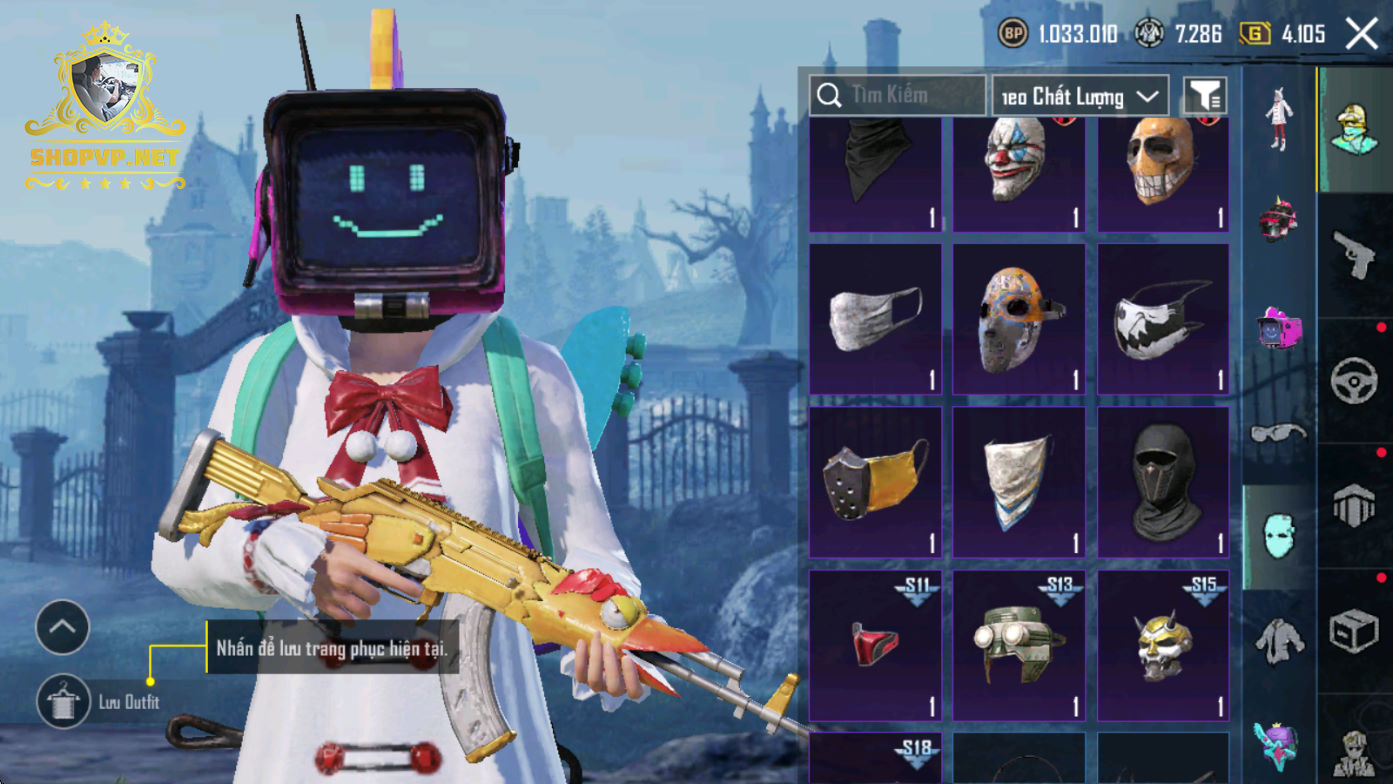The image size is (1393, 784).
Task: Select the S13 goggles mask
Action: click(1018, 645)
